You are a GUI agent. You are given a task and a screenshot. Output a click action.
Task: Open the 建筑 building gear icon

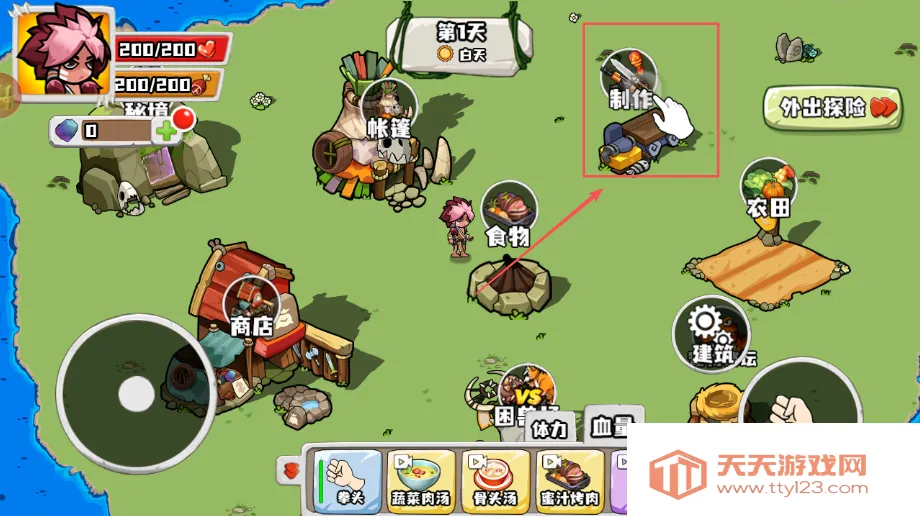point(711,331)
